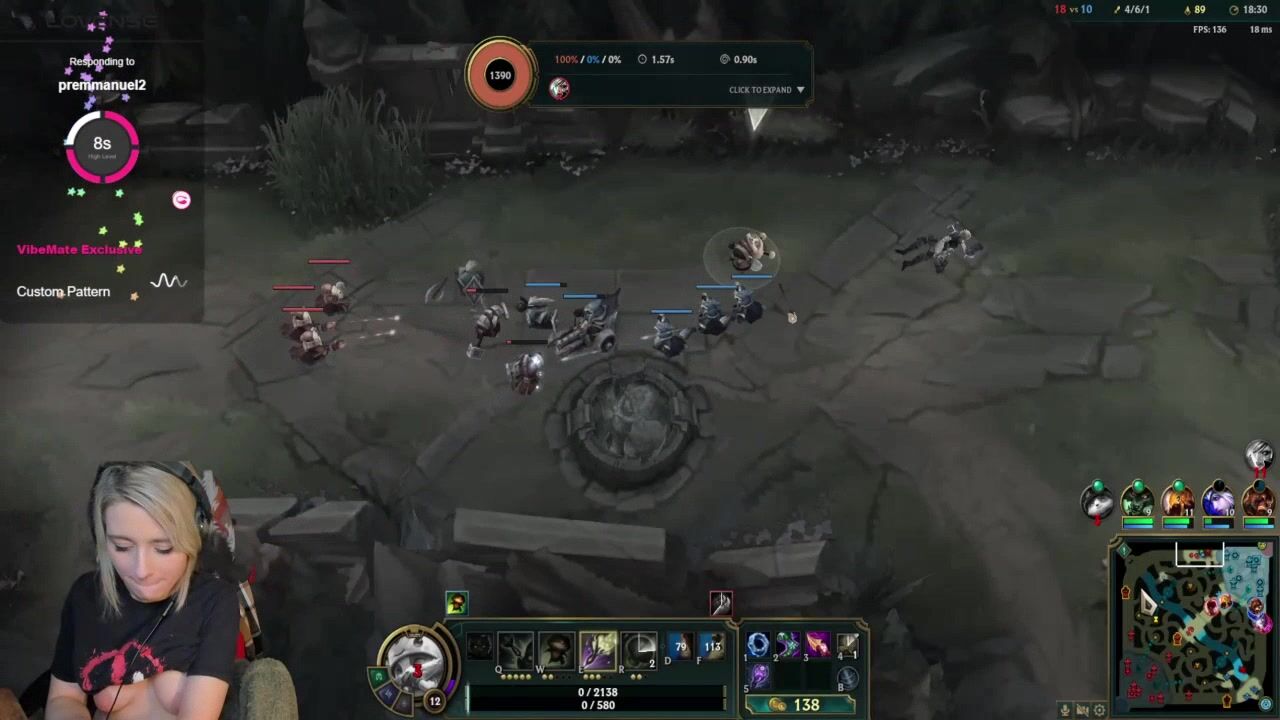Click the killer's champion icon in death recap
Screen dimensions: 1280x720
[560, 89]
